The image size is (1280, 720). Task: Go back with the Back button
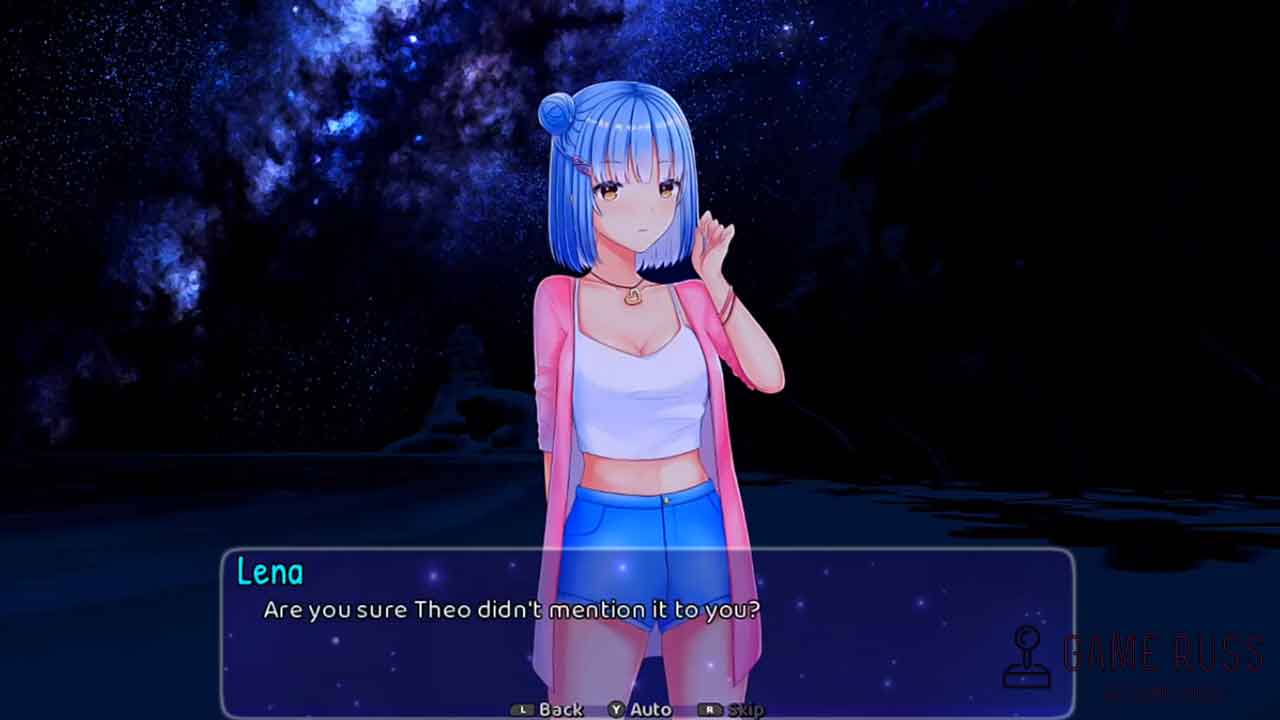[548, 709]
